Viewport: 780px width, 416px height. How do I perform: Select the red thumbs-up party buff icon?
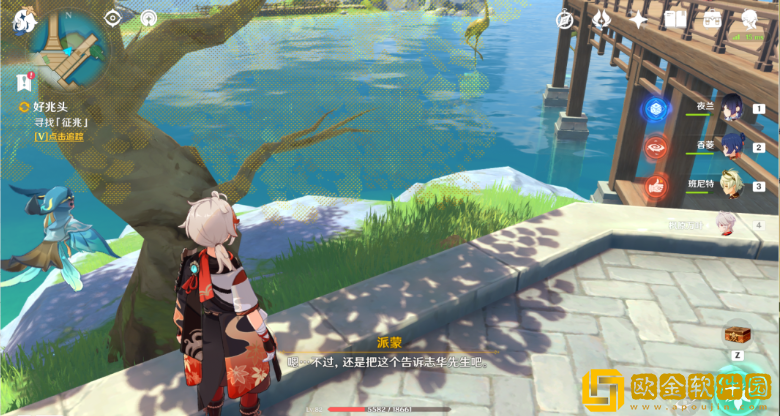pos(656,184)
